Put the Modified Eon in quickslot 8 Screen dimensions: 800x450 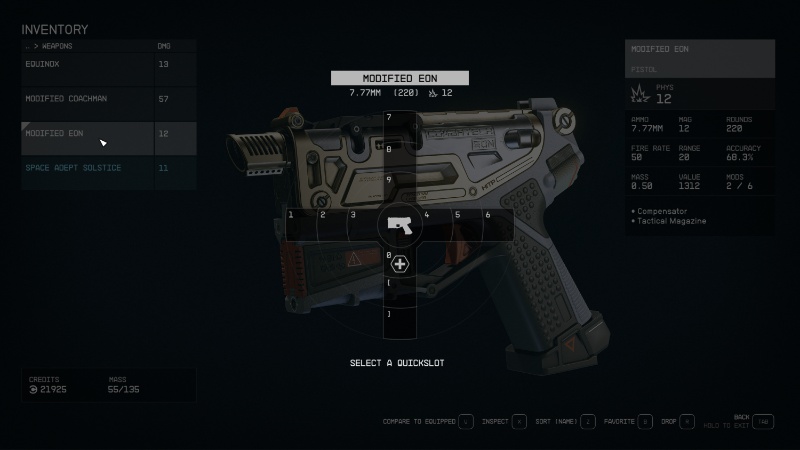[x=399, y=157]
